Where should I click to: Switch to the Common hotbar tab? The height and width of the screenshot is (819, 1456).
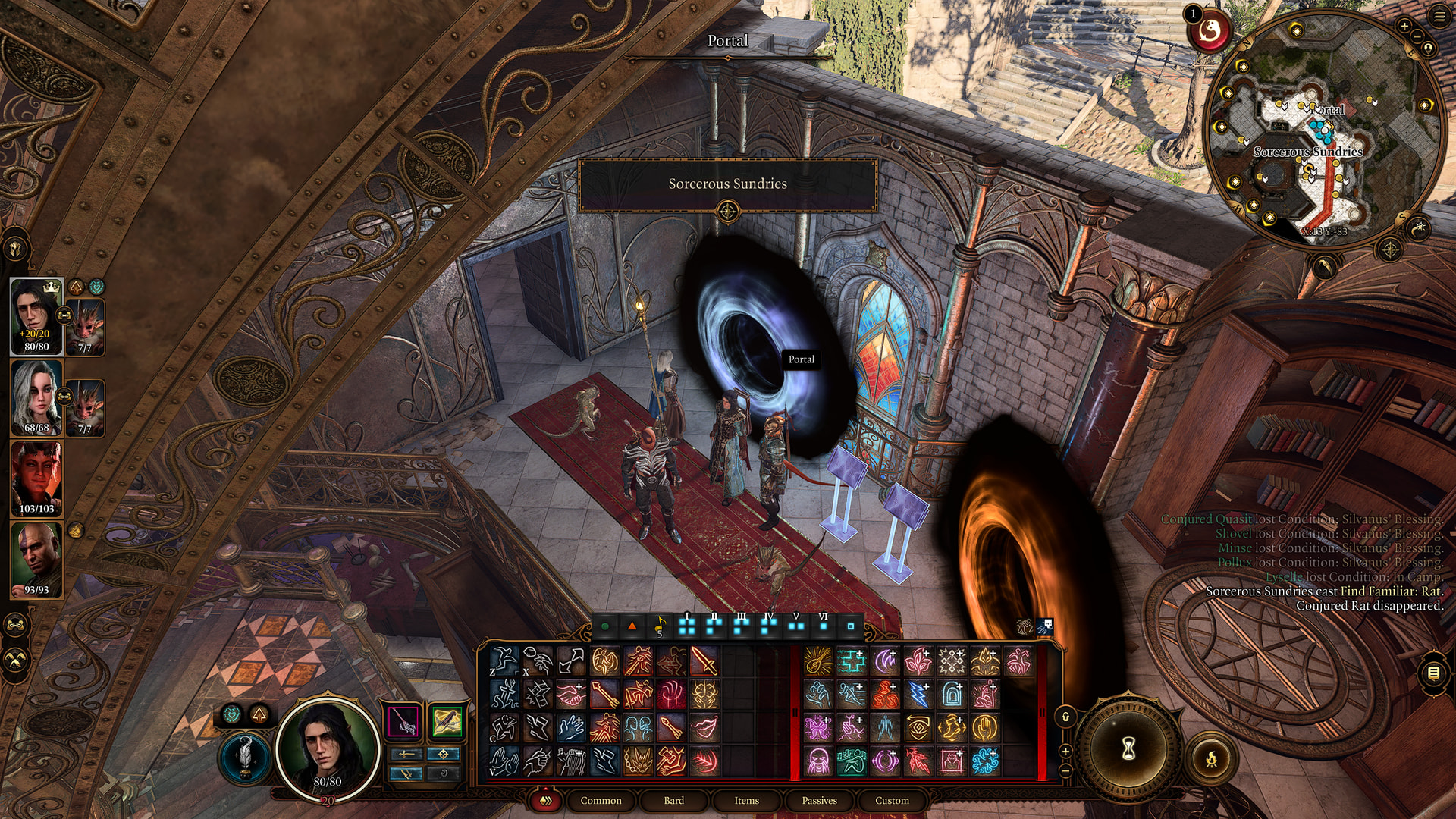[601, 800]
